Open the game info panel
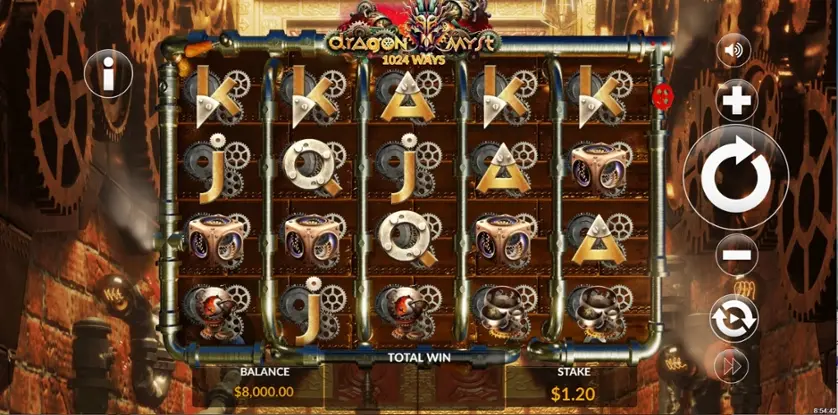Screen dimensions: 838x415 (108, 73)
